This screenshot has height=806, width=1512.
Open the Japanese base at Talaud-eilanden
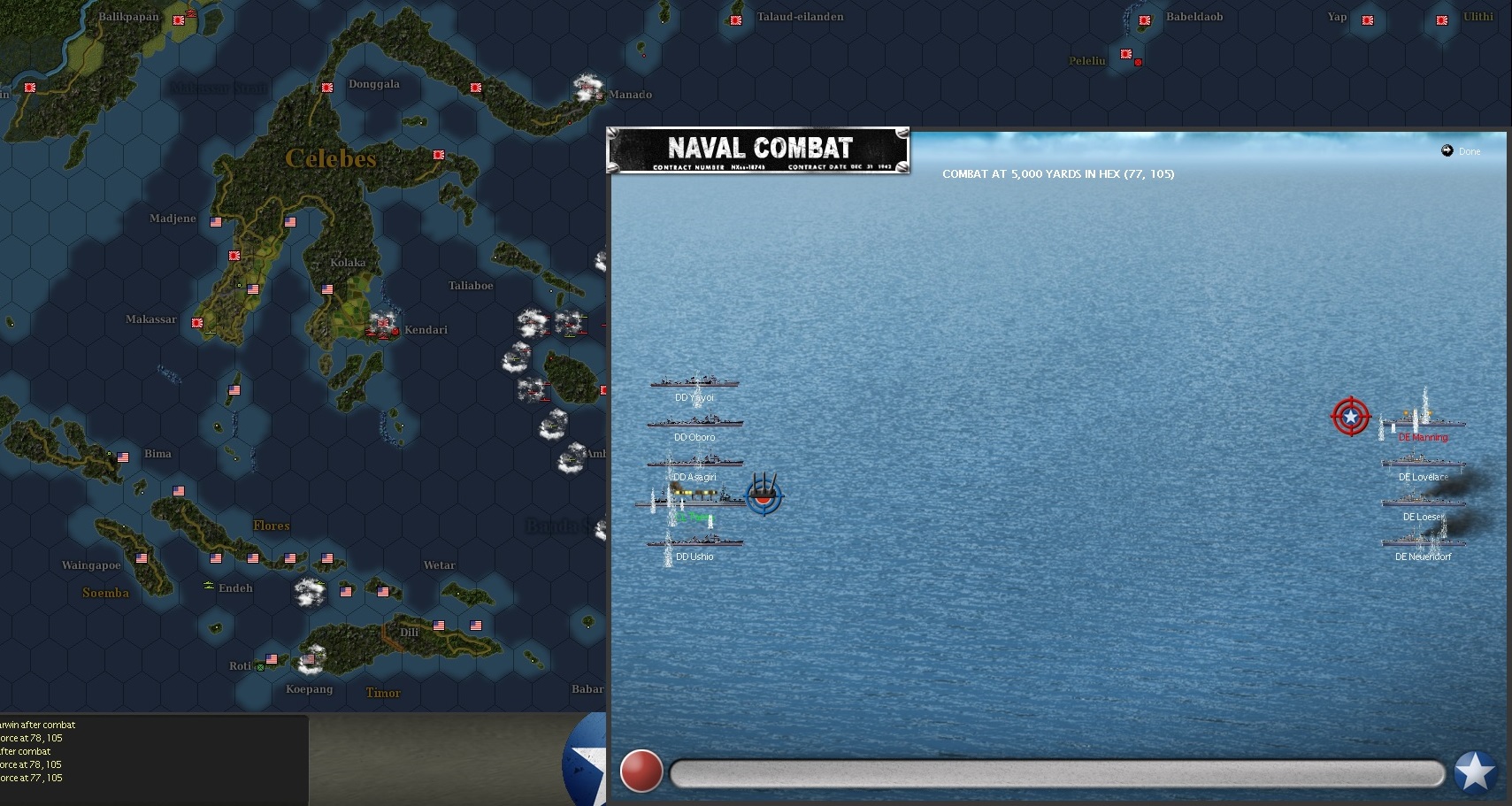click(x=736, y=19)
